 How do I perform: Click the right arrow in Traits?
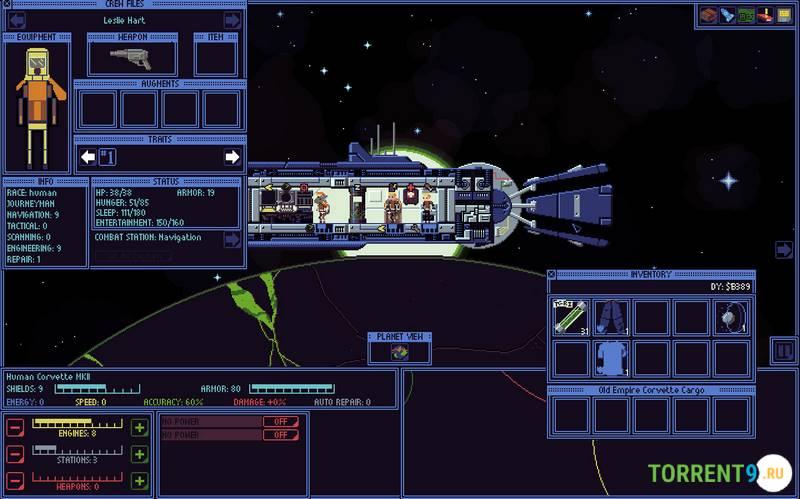click(x=232, y=157)
